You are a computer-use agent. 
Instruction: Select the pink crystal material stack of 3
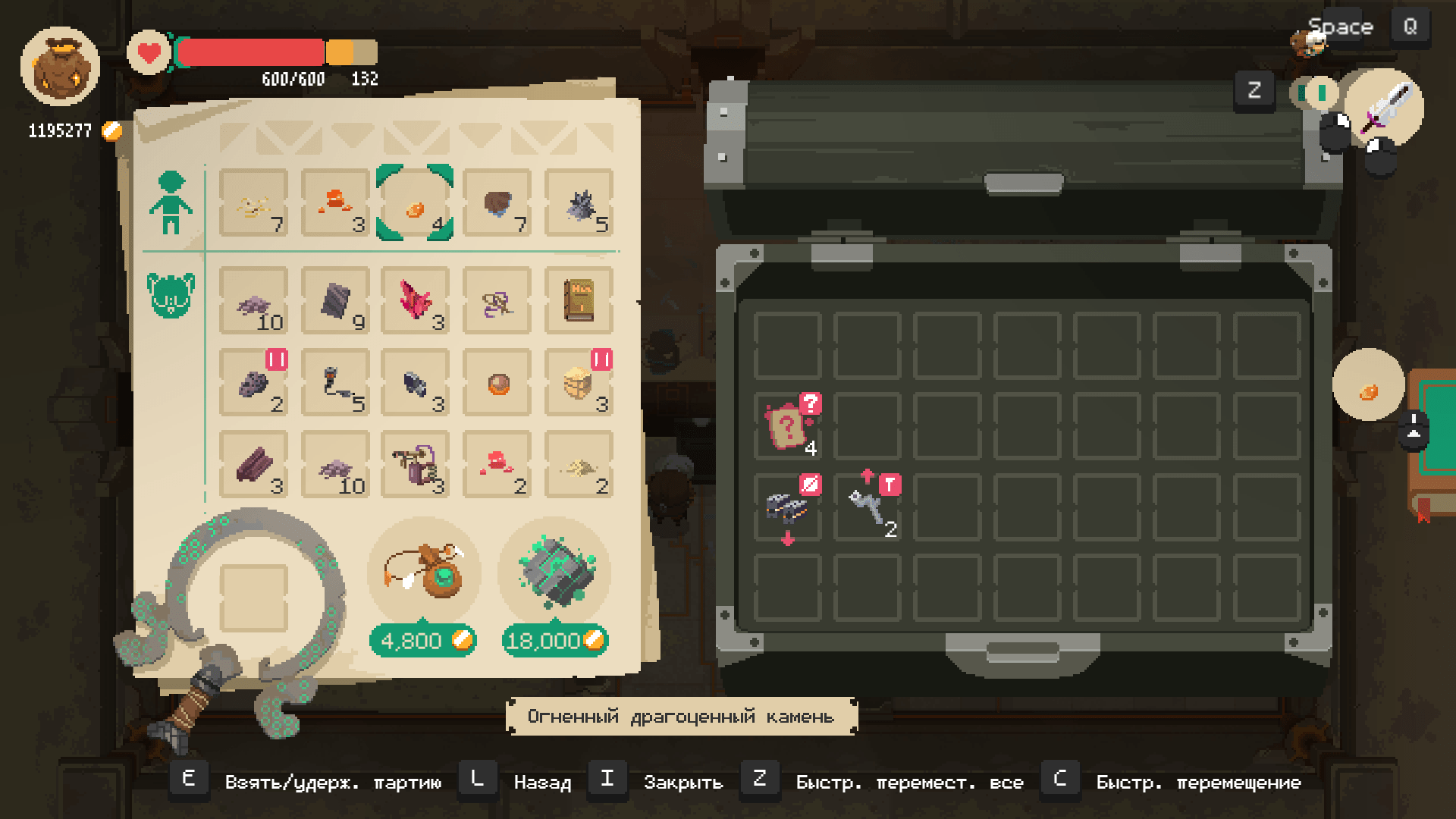coord(413,302)
